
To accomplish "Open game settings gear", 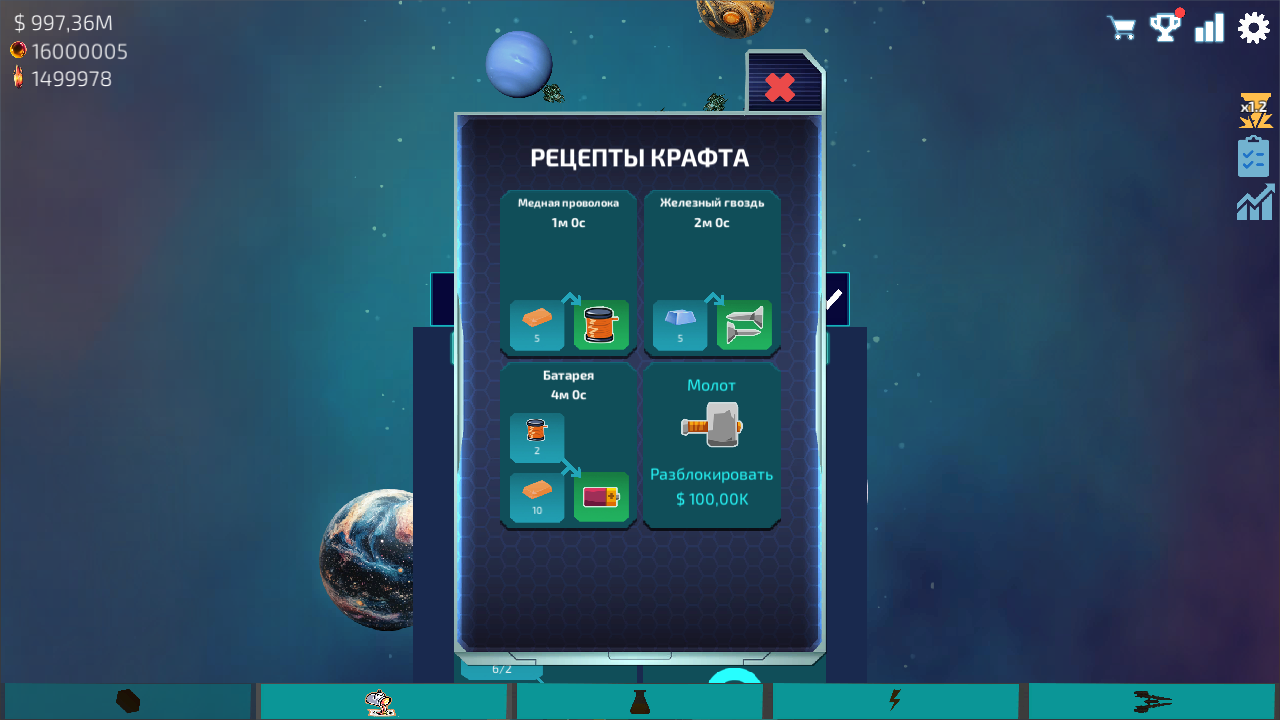I will tap(1253, 27).
